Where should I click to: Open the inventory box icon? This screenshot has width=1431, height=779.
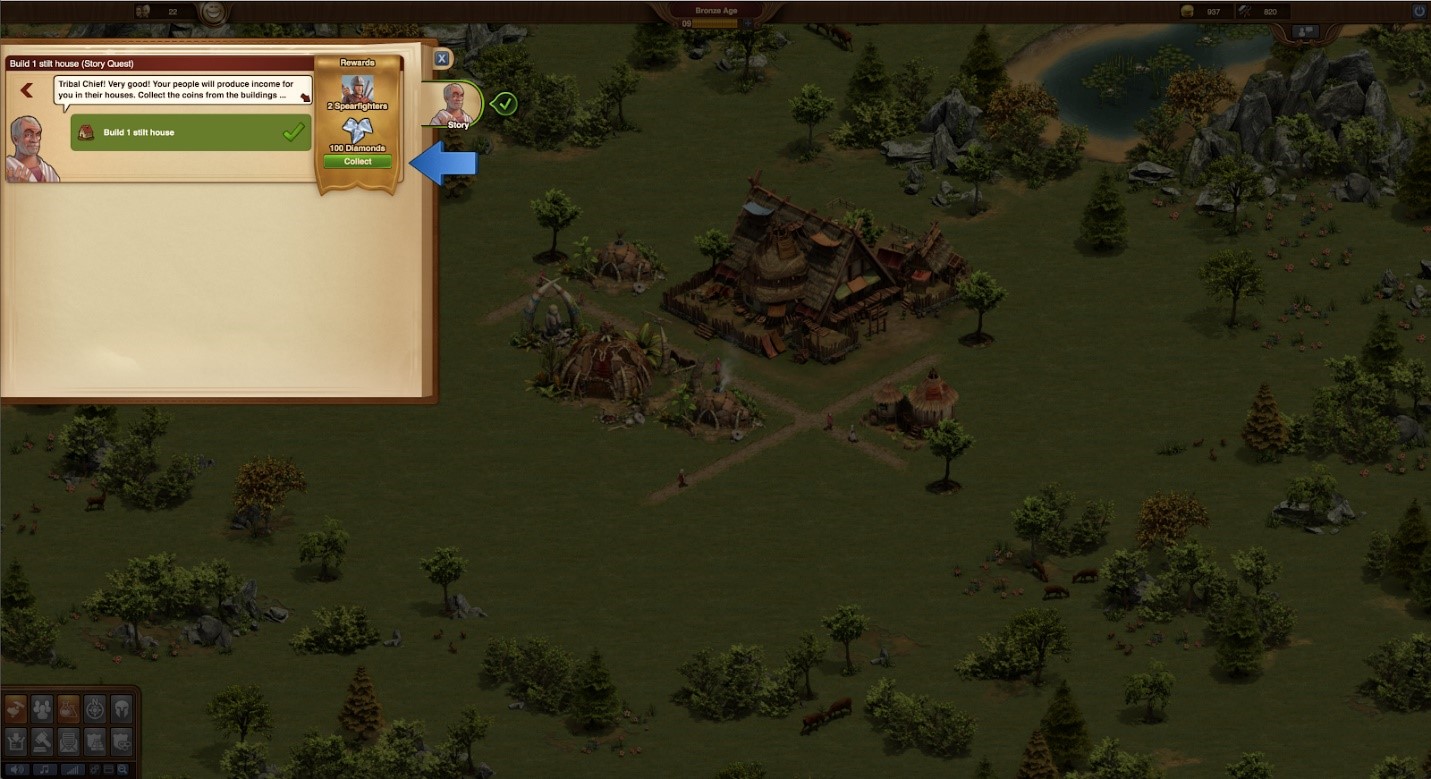(15, 741)
